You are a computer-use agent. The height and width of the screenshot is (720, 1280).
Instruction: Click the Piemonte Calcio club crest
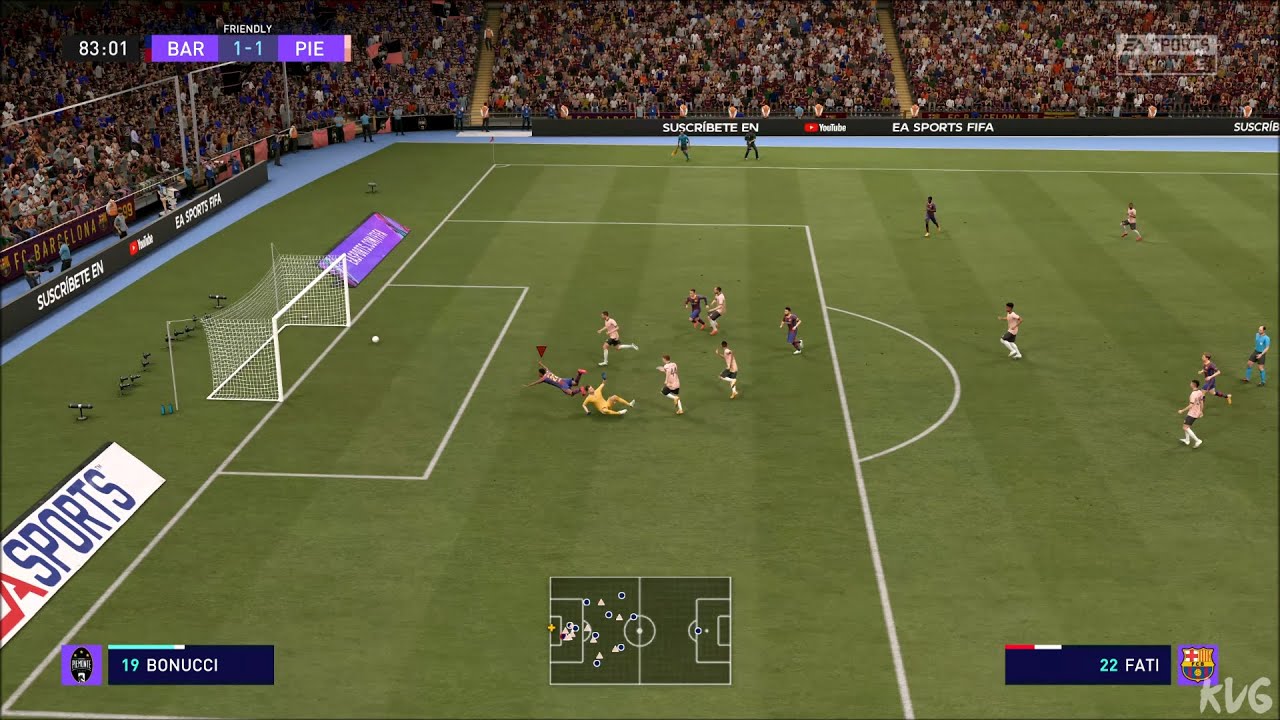coord(80,664)
